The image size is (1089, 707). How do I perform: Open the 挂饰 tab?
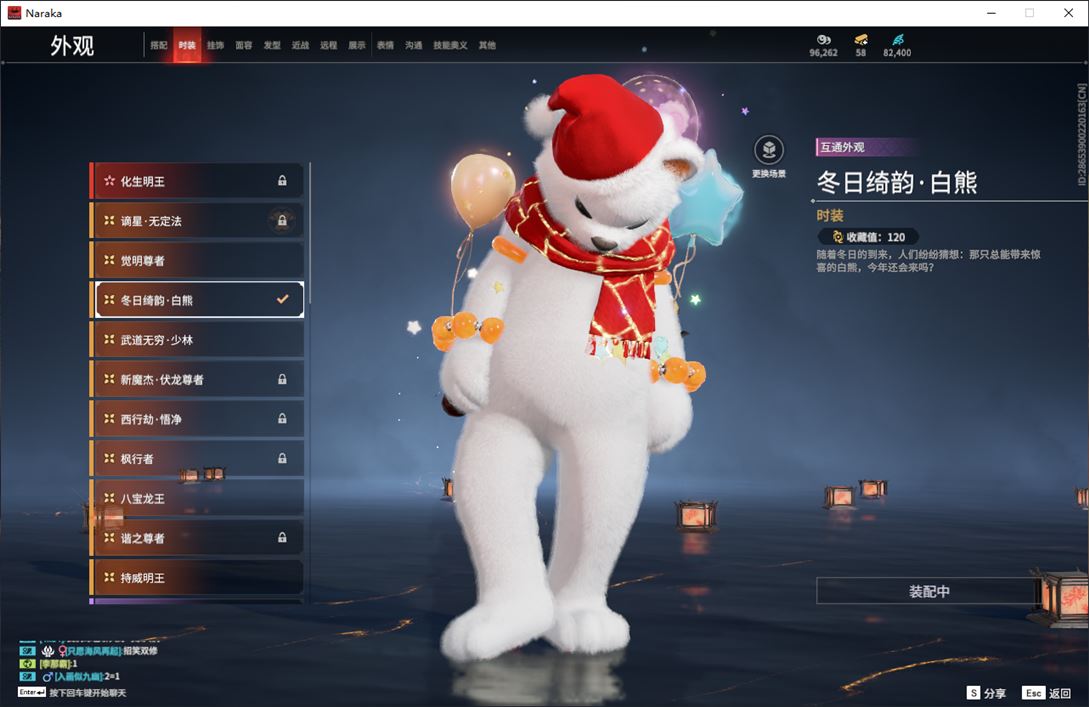point(215,46)
